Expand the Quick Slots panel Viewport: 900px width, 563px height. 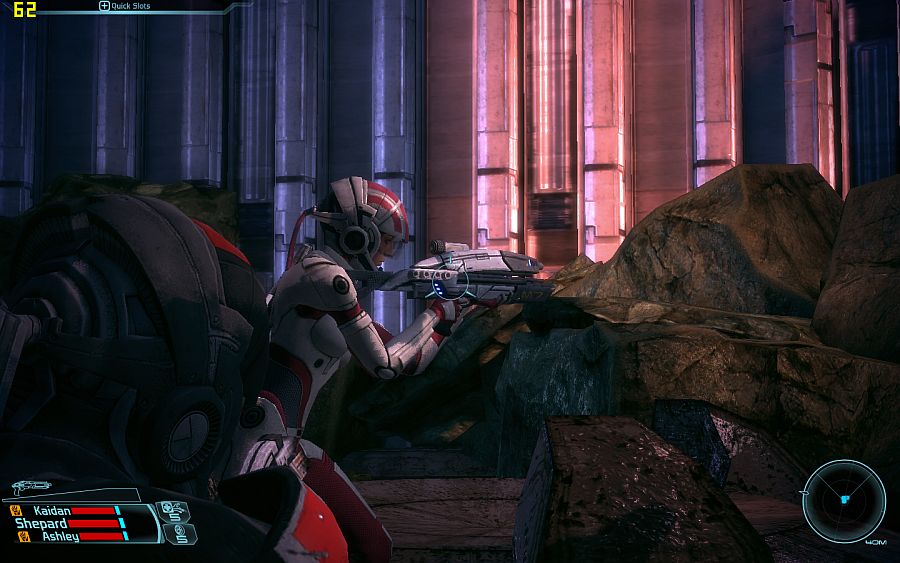click(104, 6)
